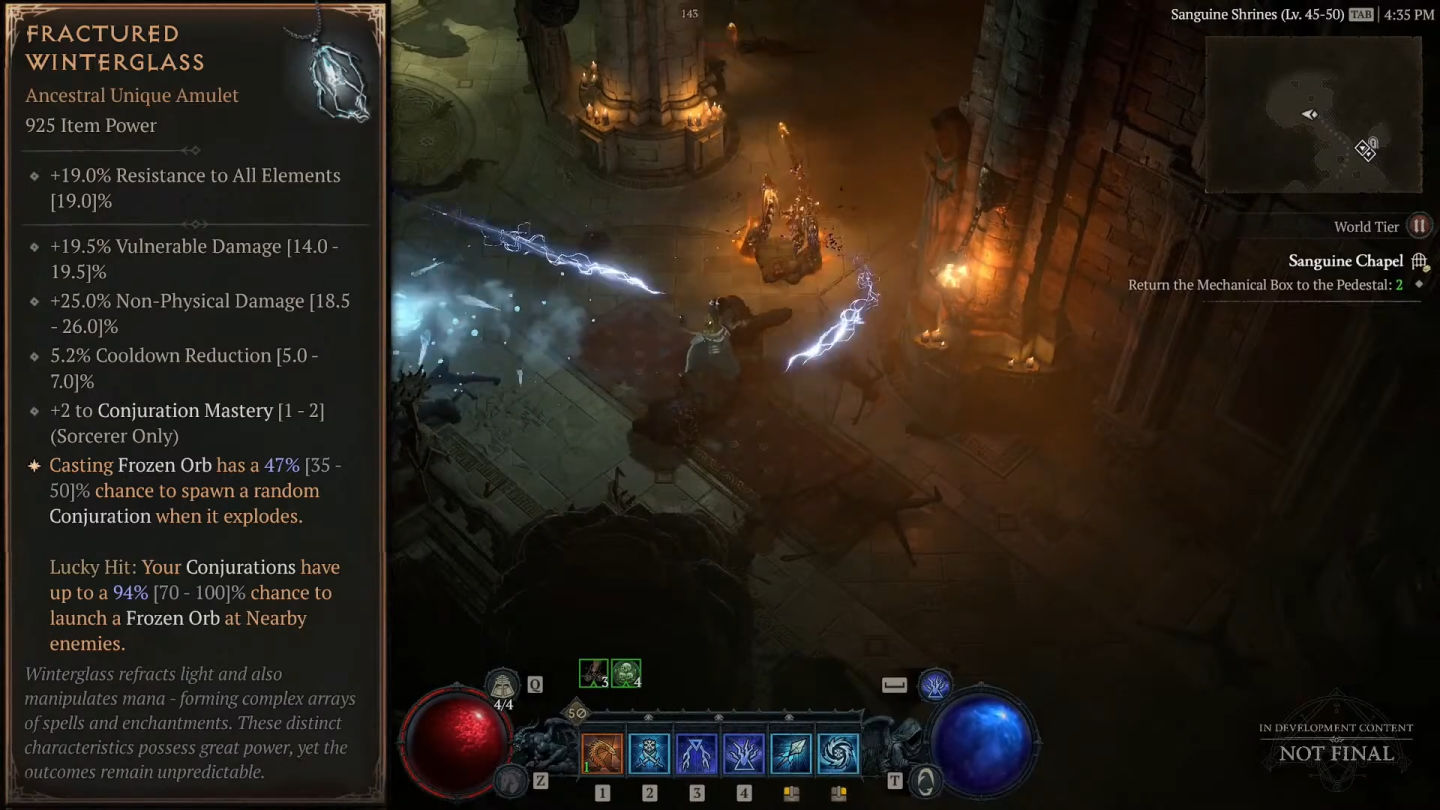Image resolution: width=1440 pixels, height=810 pixels.
Task: Activate the orange serpent skill in slot 1
Action: 602,754
